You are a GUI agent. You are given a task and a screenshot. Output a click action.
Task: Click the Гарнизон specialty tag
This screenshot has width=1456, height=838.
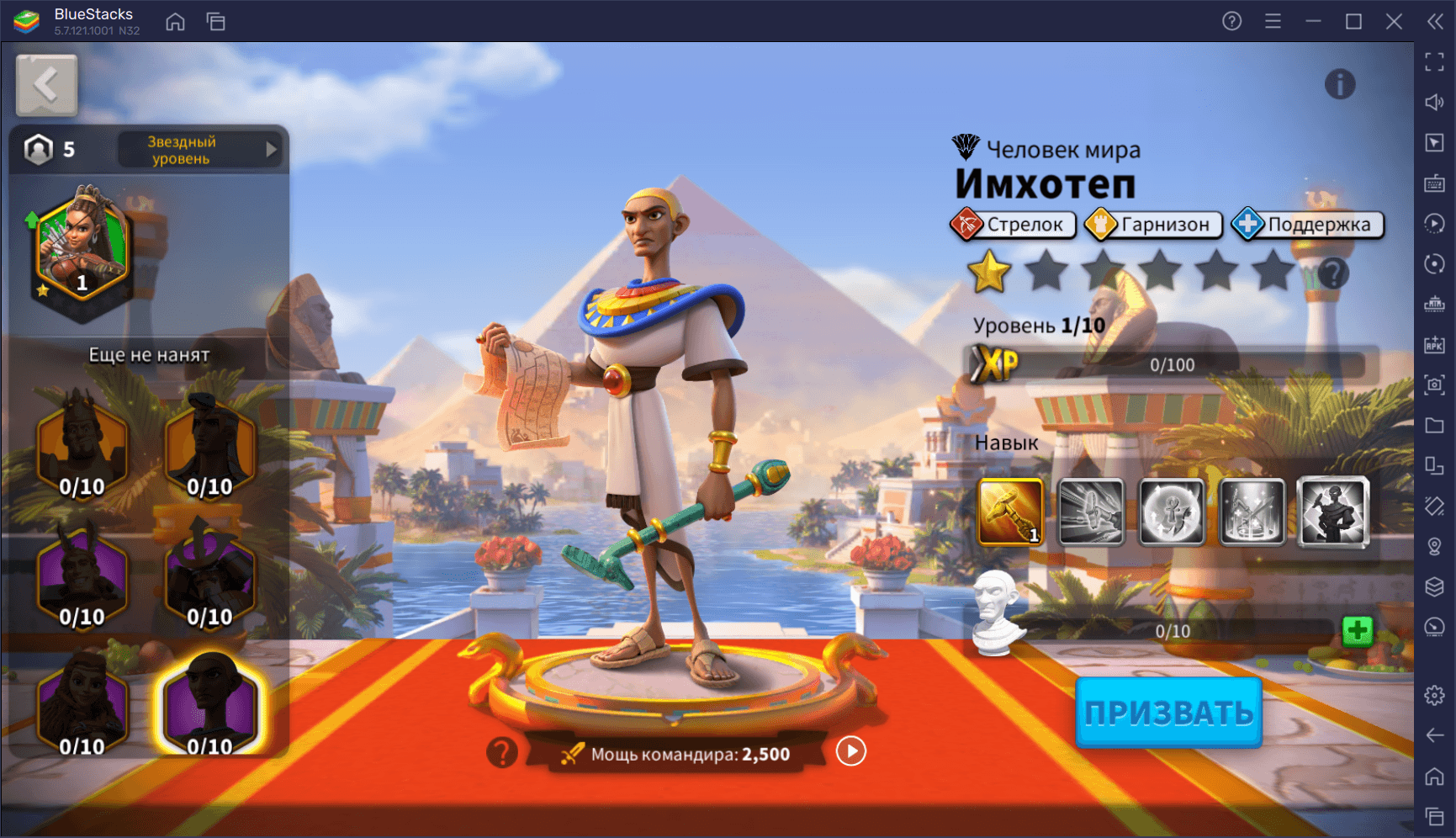tap(1152, 225)
